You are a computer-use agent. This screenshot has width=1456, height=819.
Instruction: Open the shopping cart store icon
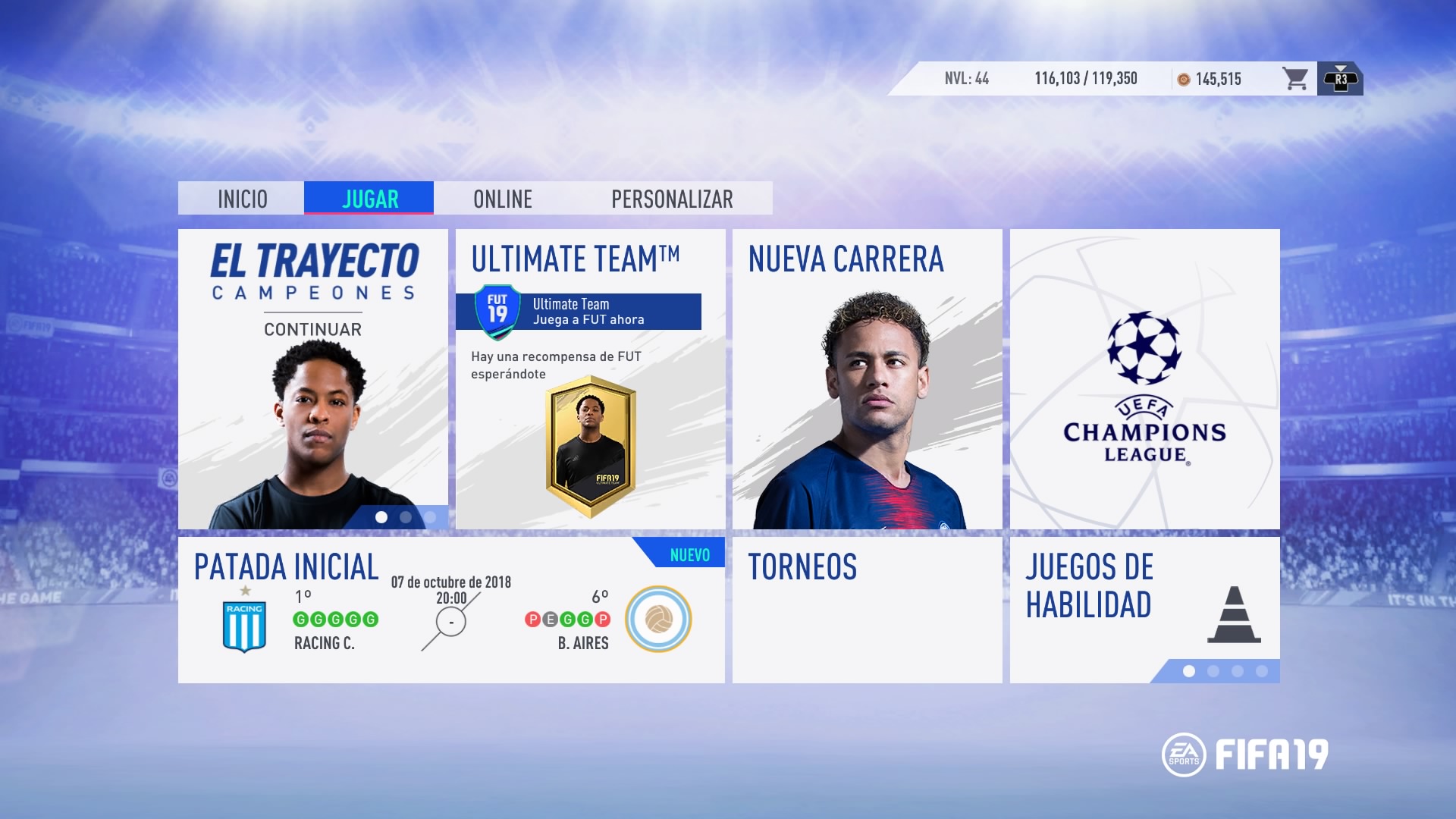pyautogui.click(x=1294, y=79)
